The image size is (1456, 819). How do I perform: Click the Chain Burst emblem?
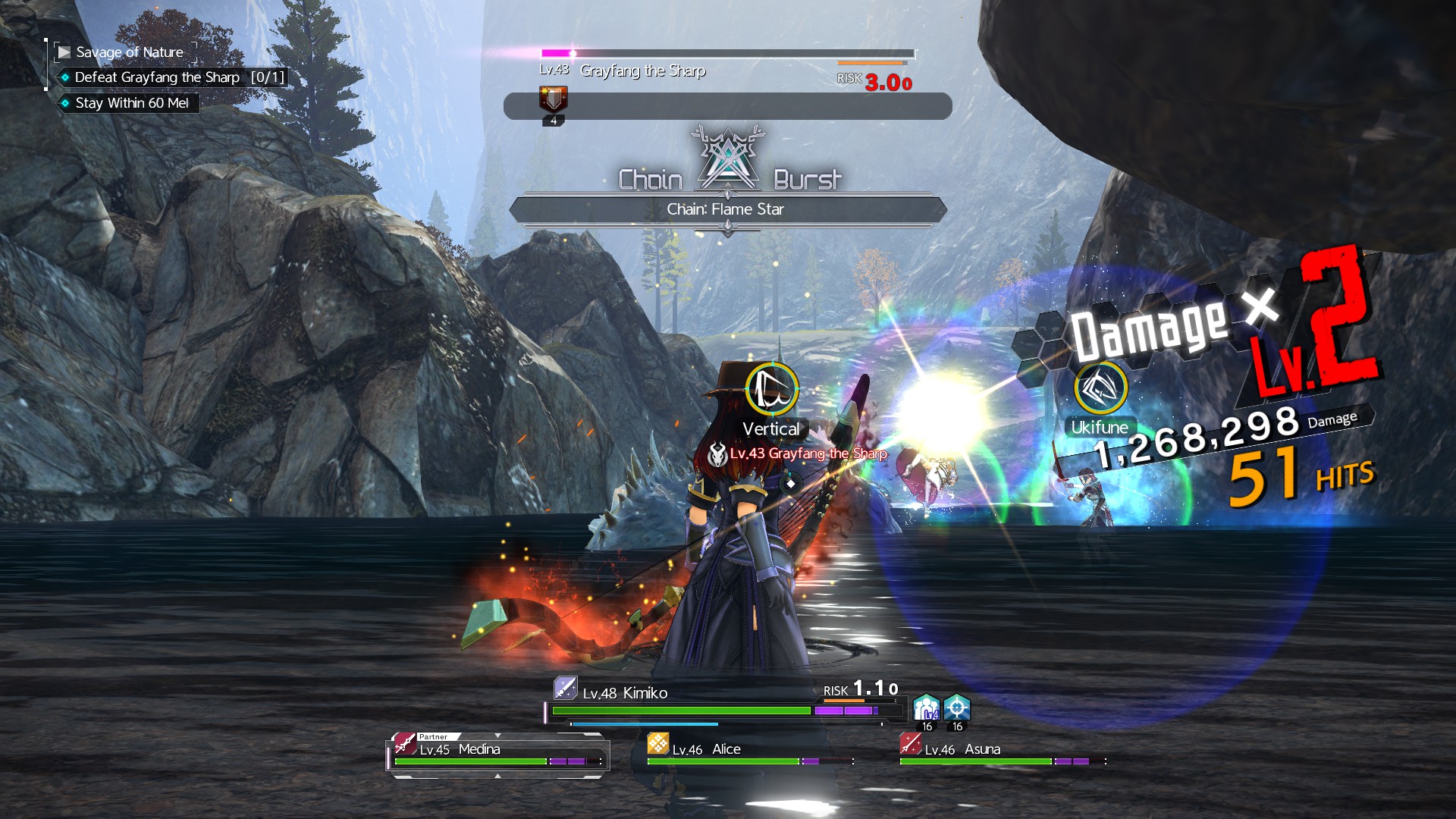pos(728,161)
